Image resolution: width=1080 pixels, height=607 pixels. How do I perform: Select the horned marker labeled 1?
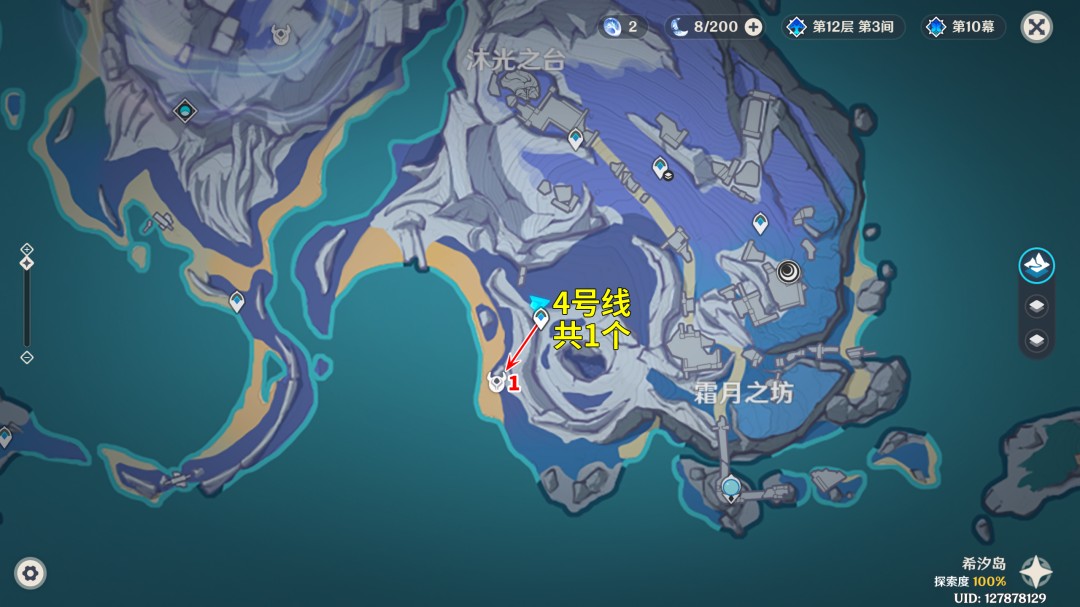[x=495, y=380]
